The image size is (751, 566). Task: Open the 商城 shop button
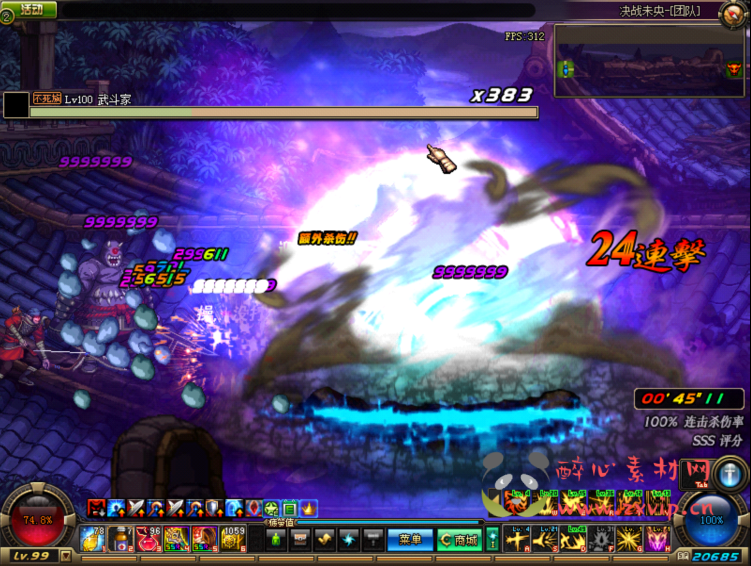coord(459,540)
